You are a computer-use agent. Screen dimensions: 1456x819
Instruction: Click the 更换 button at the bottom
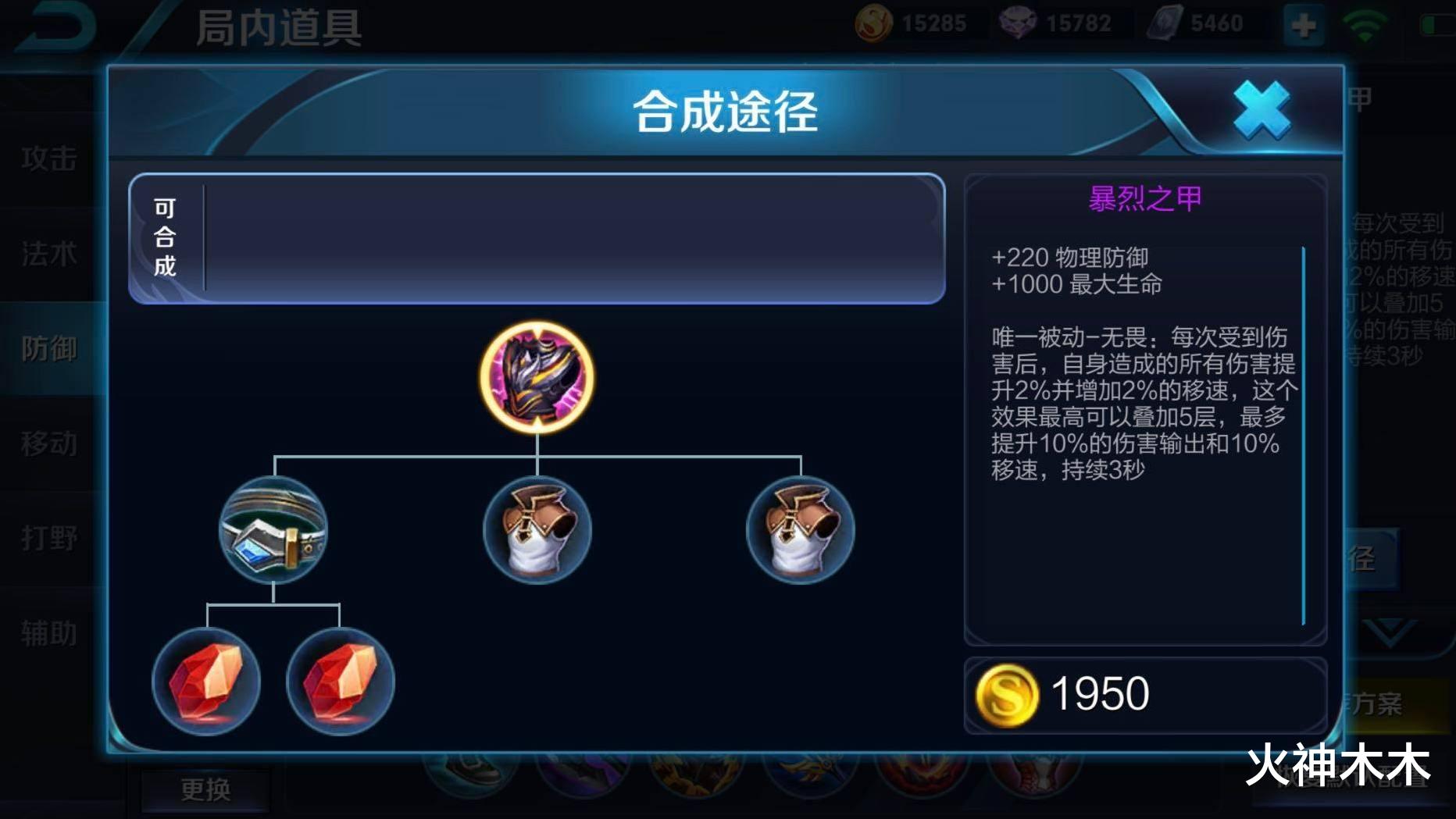point(205,789)
